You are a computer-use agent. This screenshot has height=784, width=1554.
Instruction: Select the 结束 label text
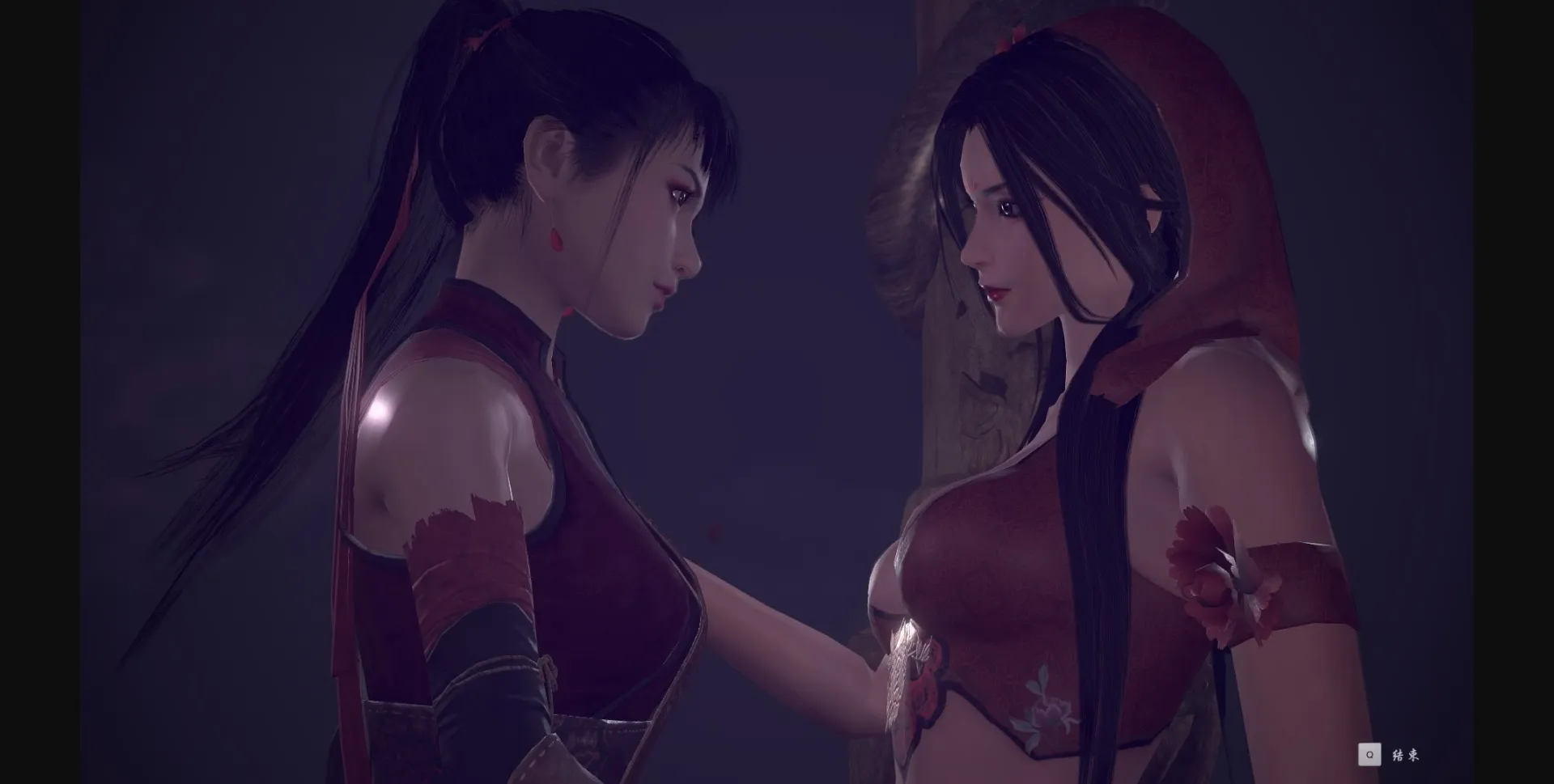[1406, 755]
